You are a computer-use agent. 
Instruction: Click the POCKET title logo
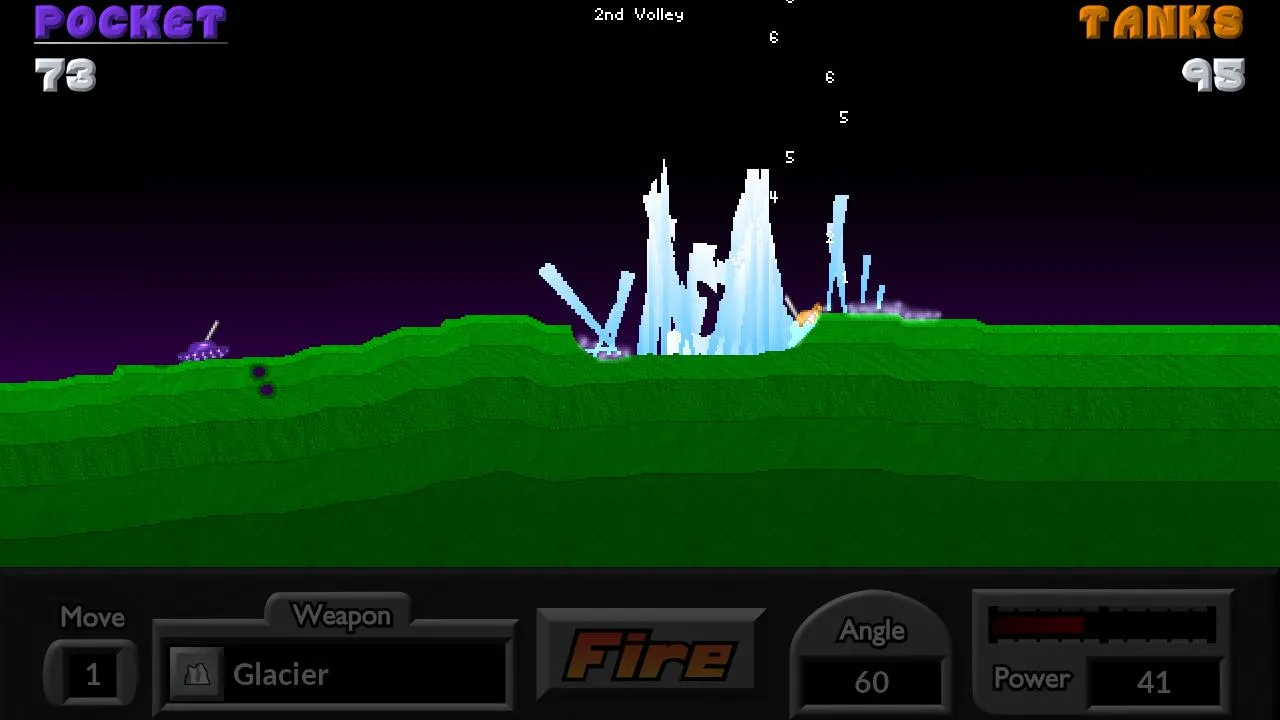[129, 22]
